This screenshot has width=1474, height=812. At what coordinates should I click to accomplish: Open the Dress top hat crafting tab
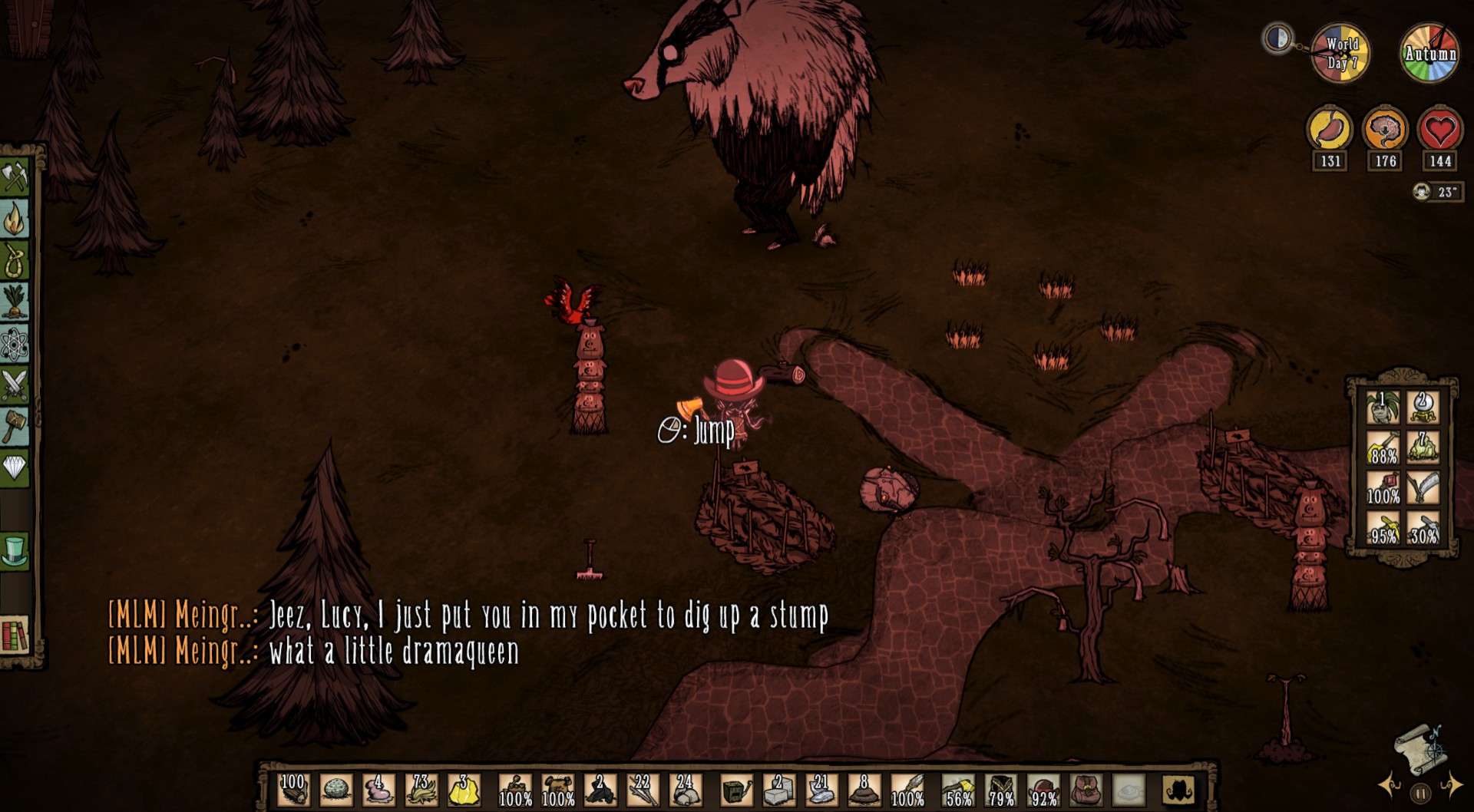pyautogui.click(x=15, y=551)
